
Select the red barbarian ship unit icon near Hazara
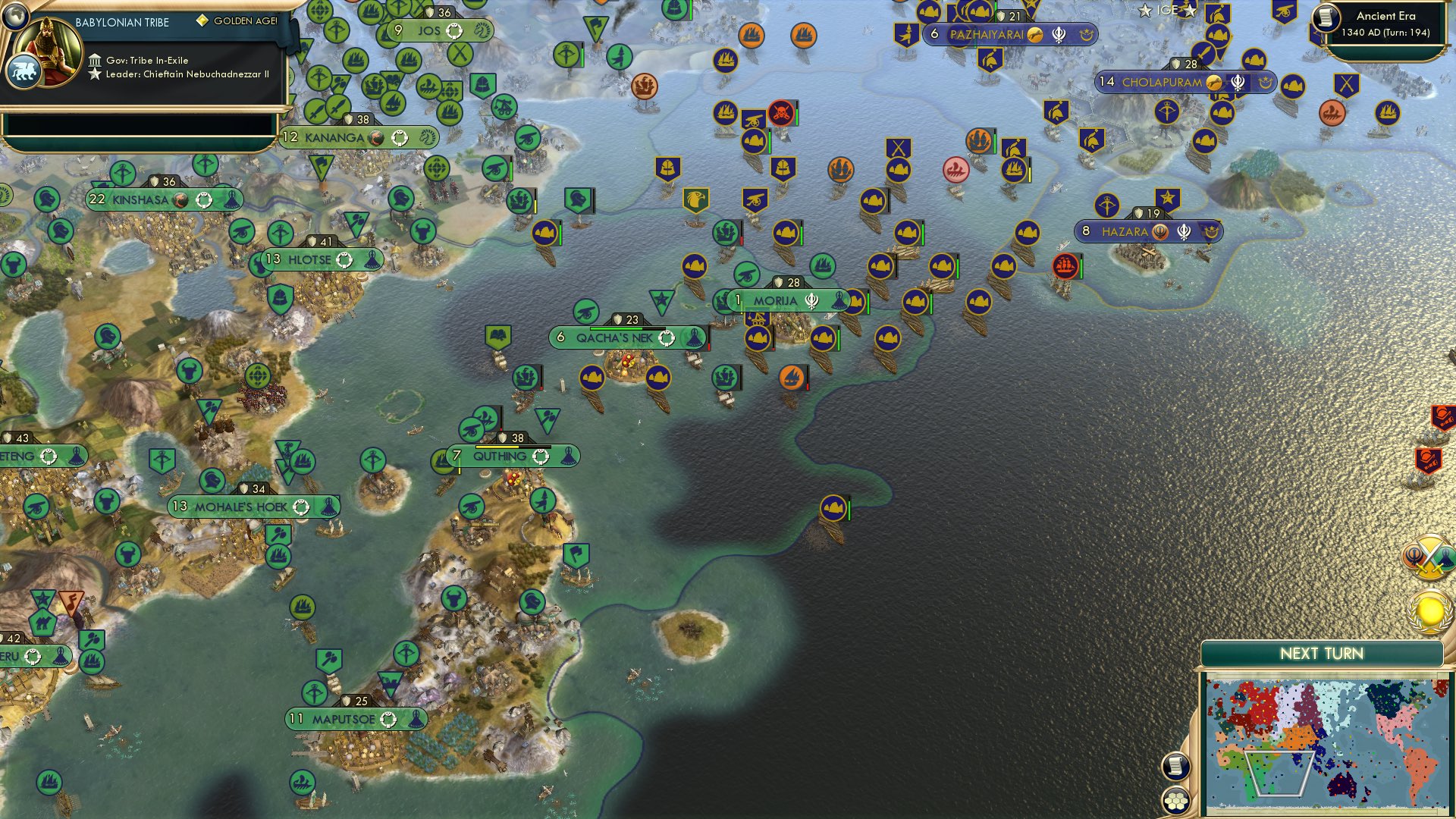pos(1065,267)
